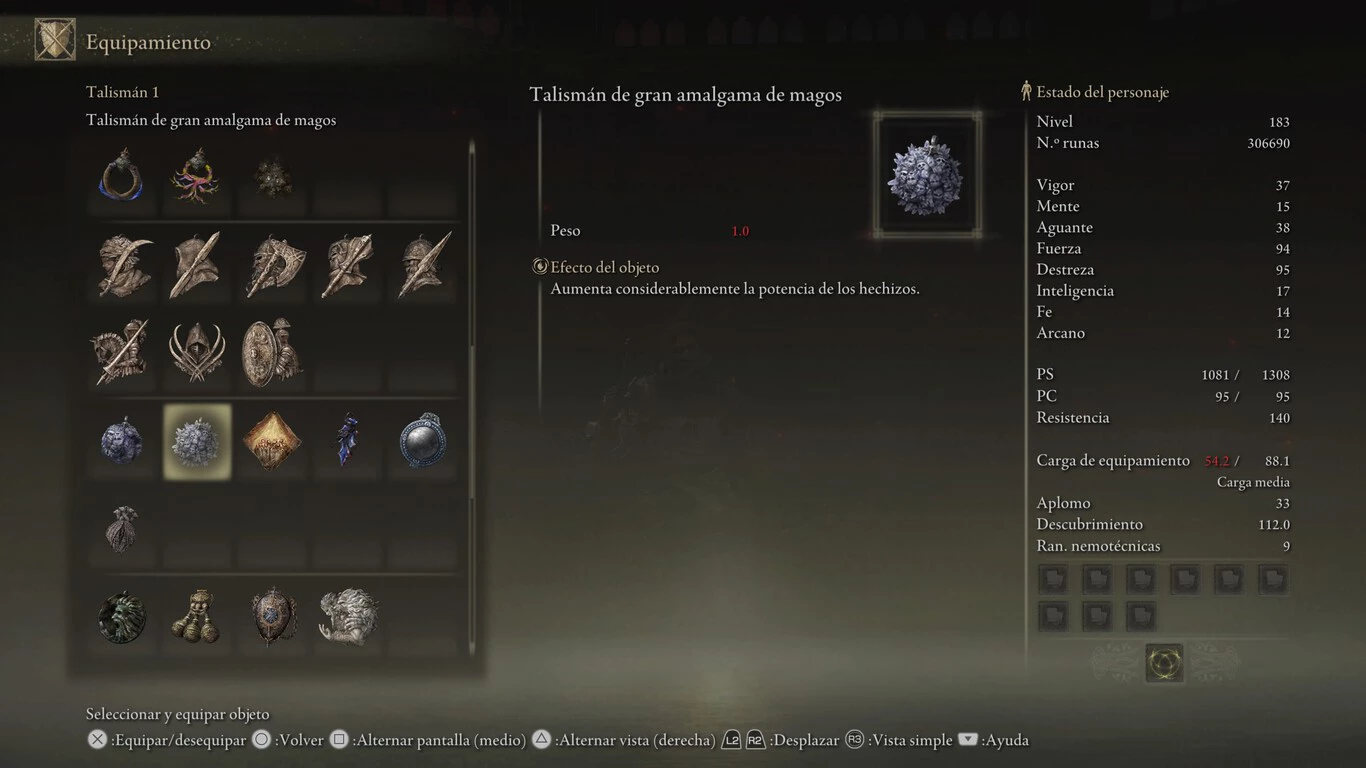This screenshot has height=768, width=1366.
Task: Choose the dark blue skull-cluster talisman
Action: click(122, 441)
